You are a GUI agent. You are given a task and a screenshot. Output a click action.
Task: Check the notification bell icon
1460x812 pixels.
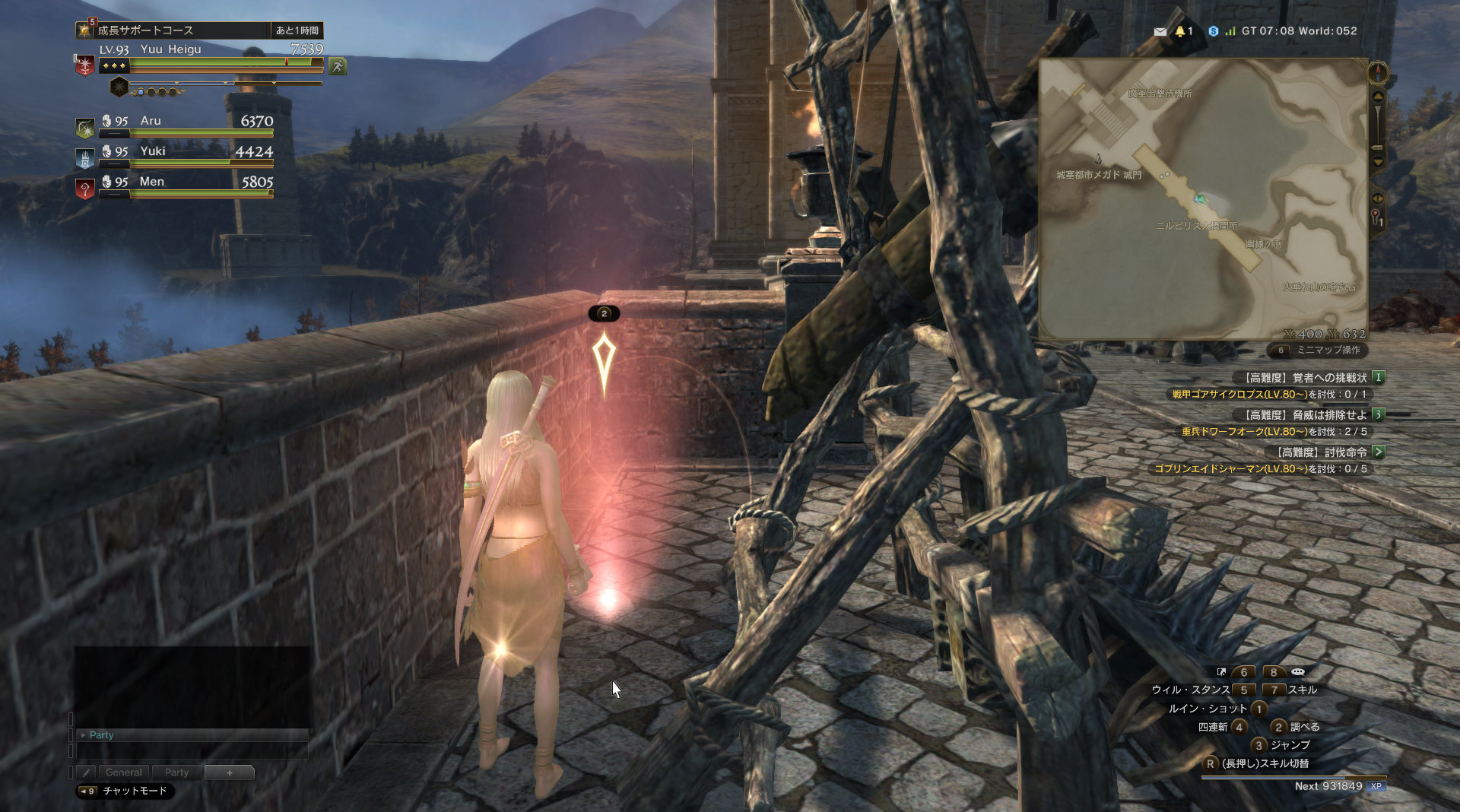click(1180, 31)
